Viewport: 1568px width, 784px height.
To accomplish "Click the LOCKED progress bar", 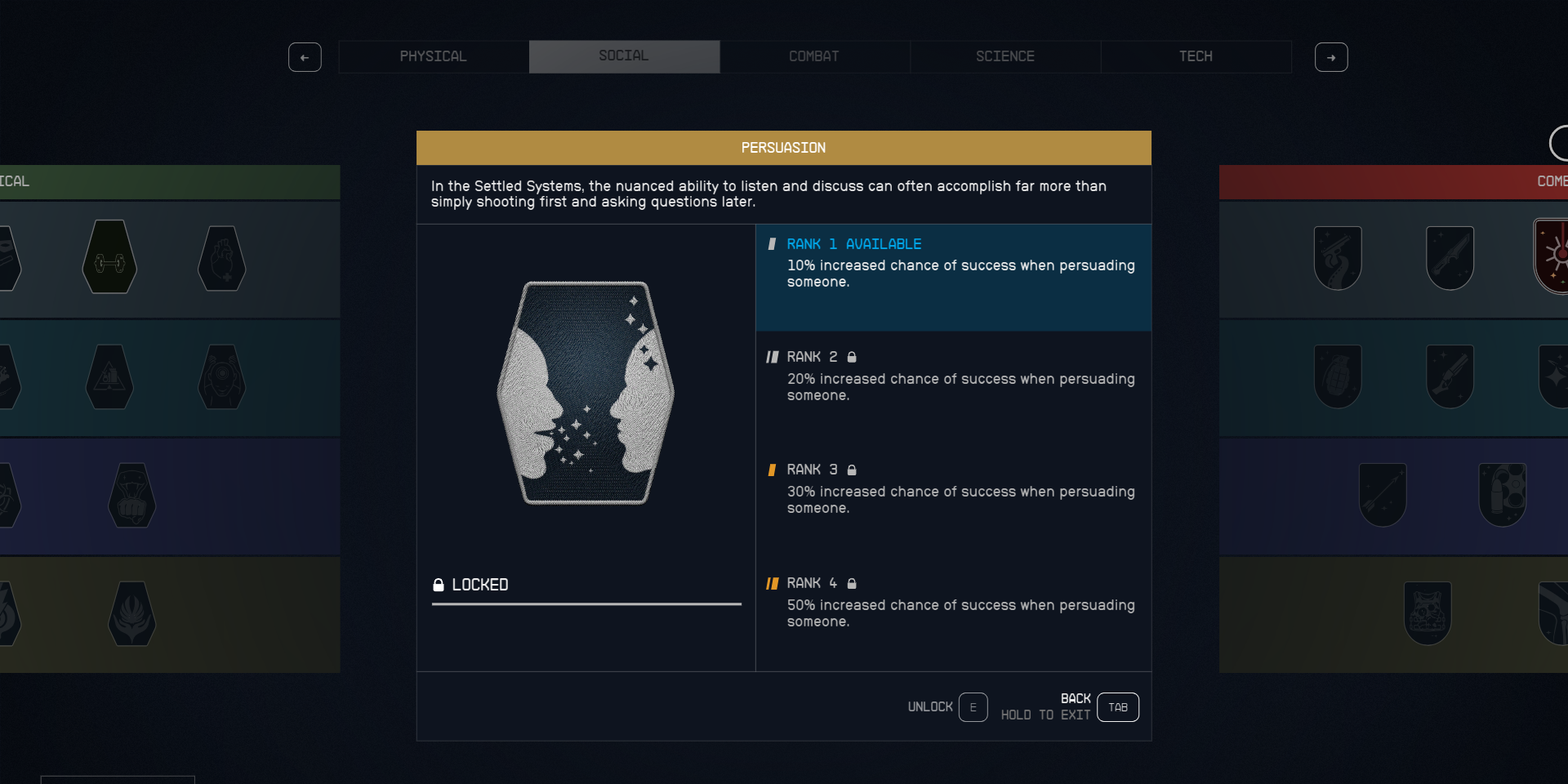I will point(586,604).
